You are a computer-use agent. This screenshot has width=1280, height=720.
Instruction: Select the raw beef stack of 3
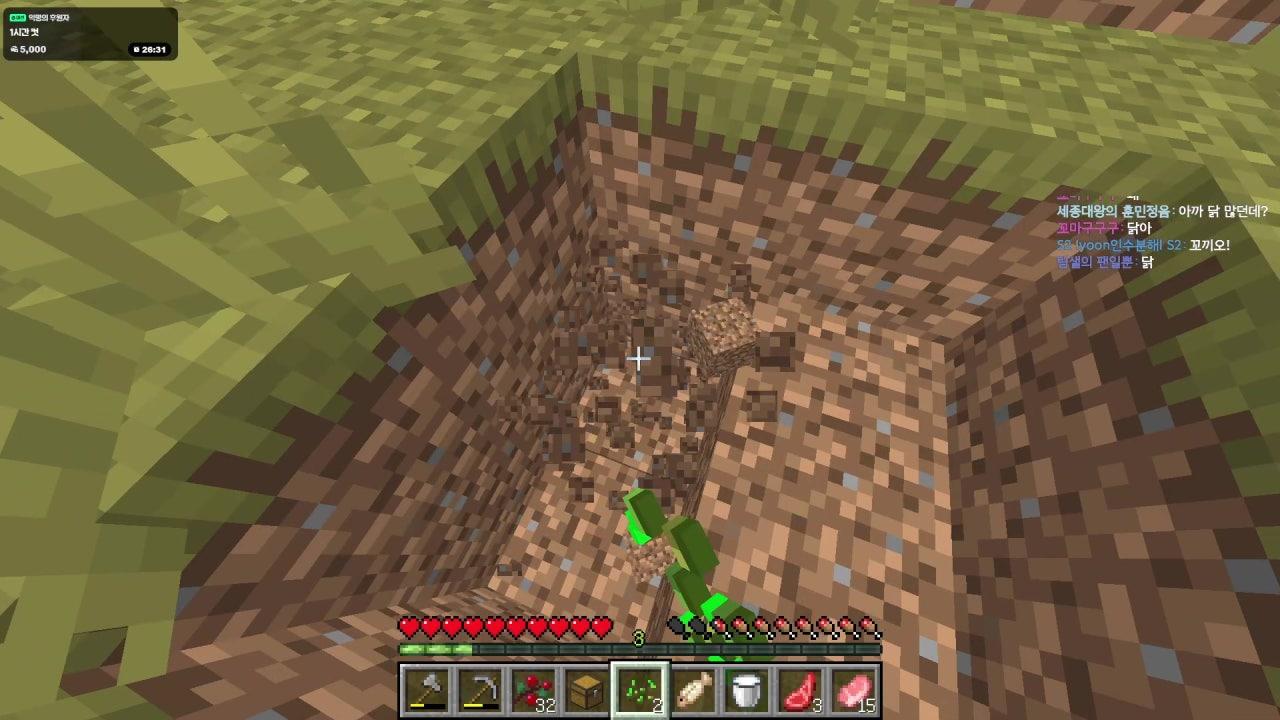click(802, 690)
